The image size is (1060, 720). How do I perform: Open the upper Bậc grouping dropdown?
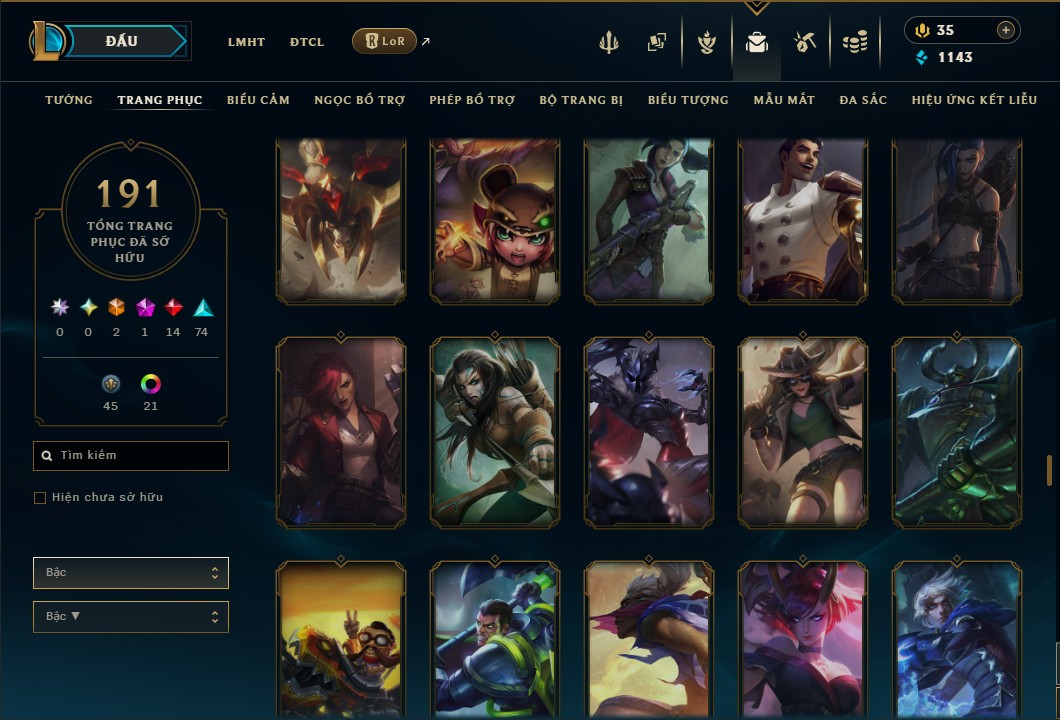click(x=131, y=573)
